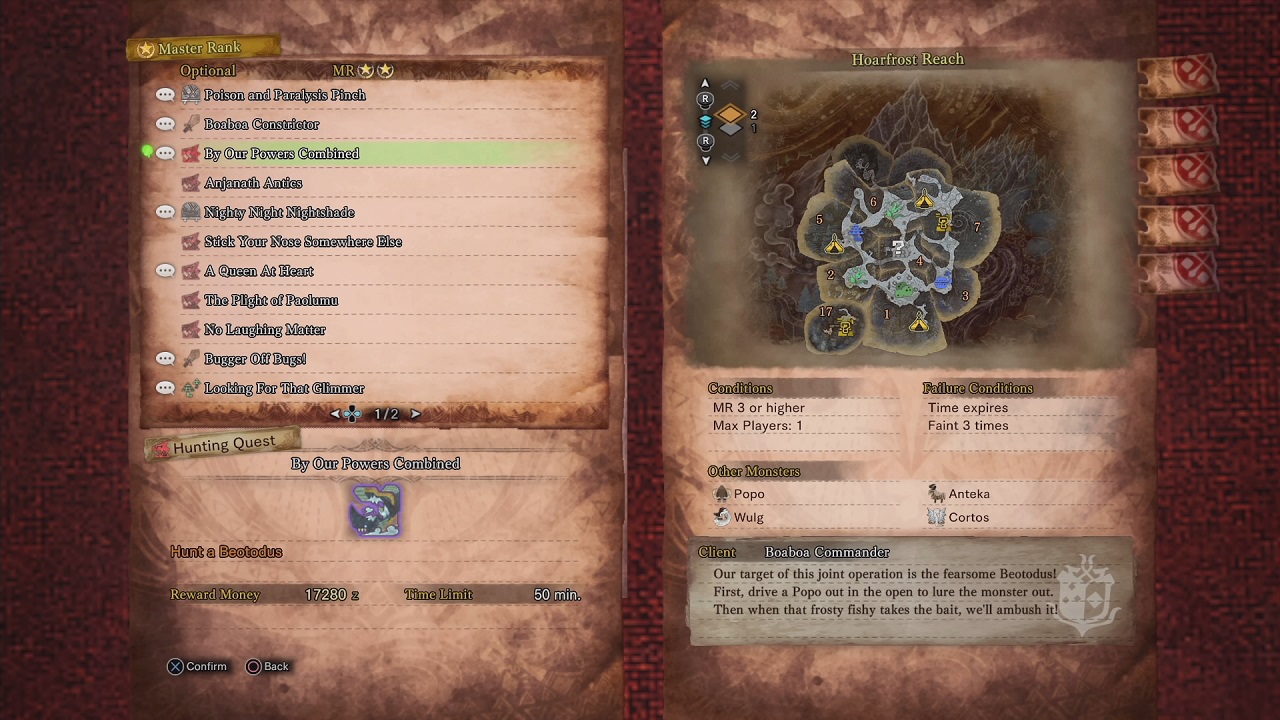1280x720 pixels.
Task: Click the left arrow beside the 1/2 page indicator
Action: pyautogui.click(x=334, y=413)
